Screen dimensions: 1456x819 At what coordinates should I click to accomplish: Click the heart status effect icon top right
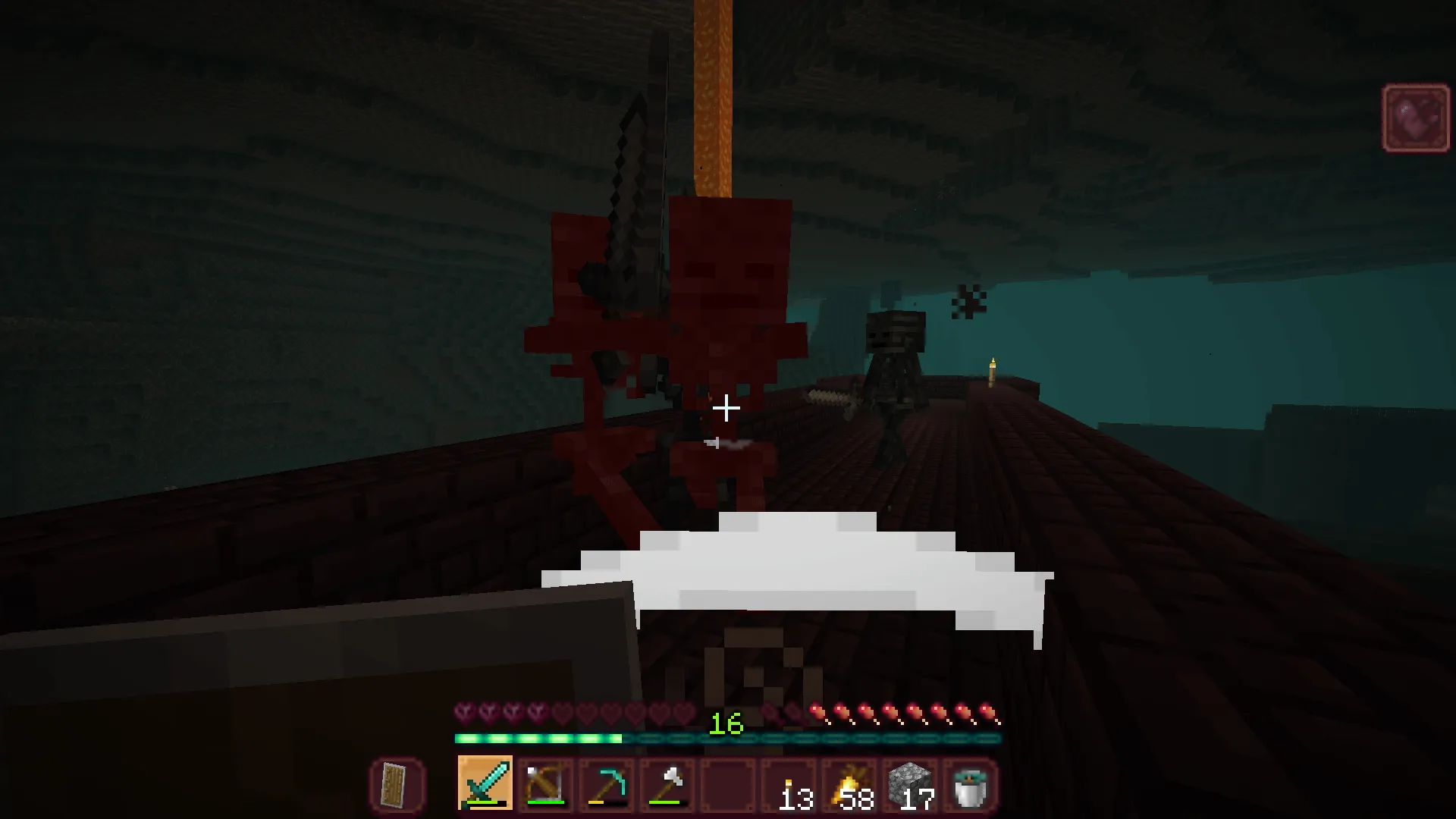1415,118
